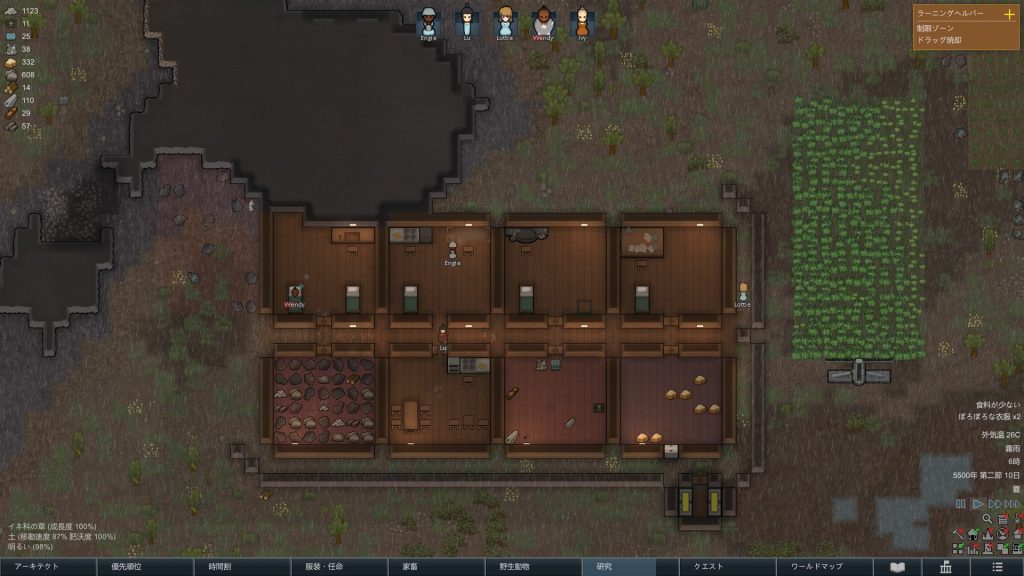The image size is (1024, 576).
Task: Click the yellow plus on ラーニングヘルパー panel
Action: (x=1009, y=14)
